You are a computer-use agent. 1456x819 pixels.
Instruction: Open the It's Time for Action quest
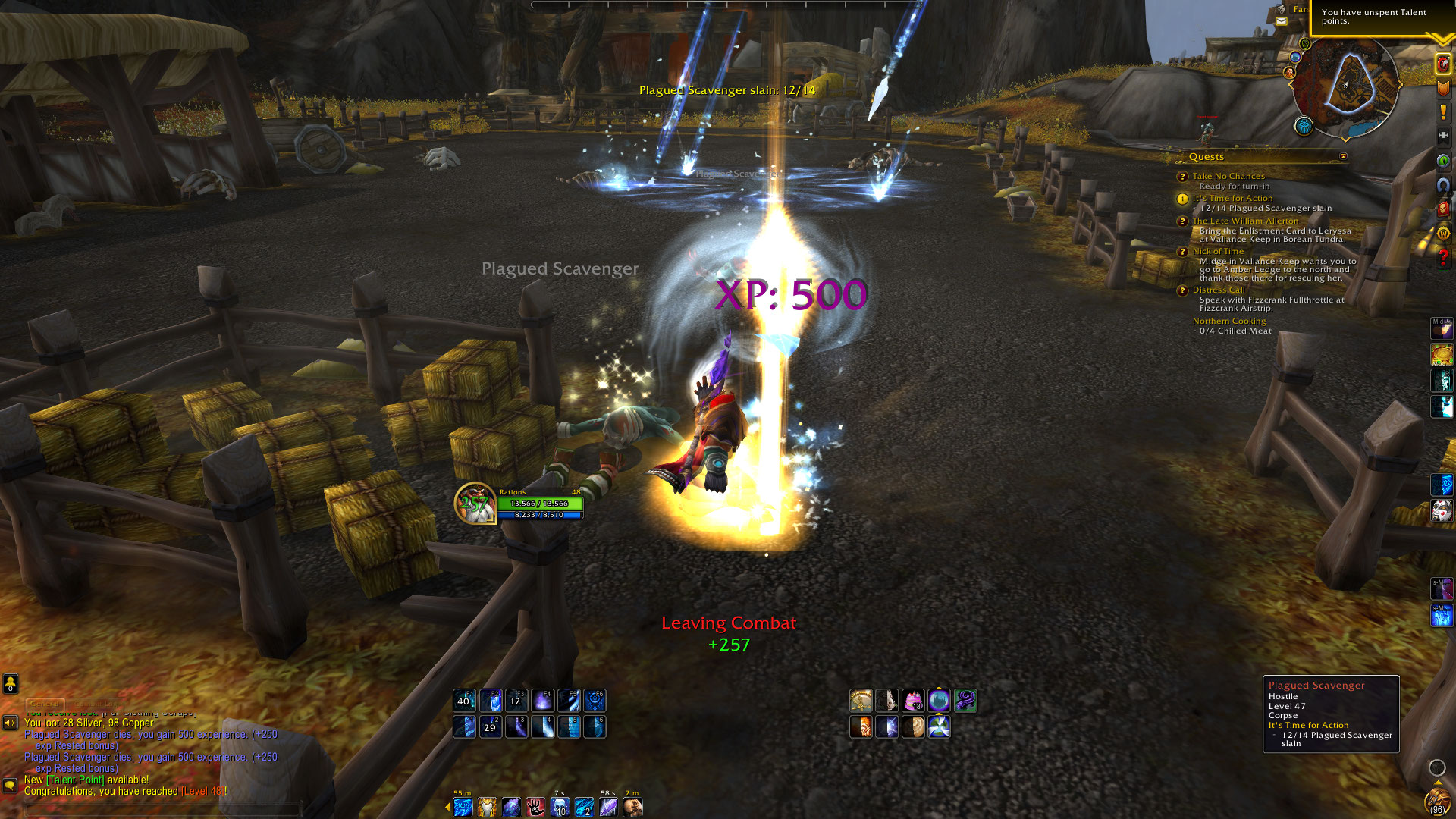click(1232, 198)
